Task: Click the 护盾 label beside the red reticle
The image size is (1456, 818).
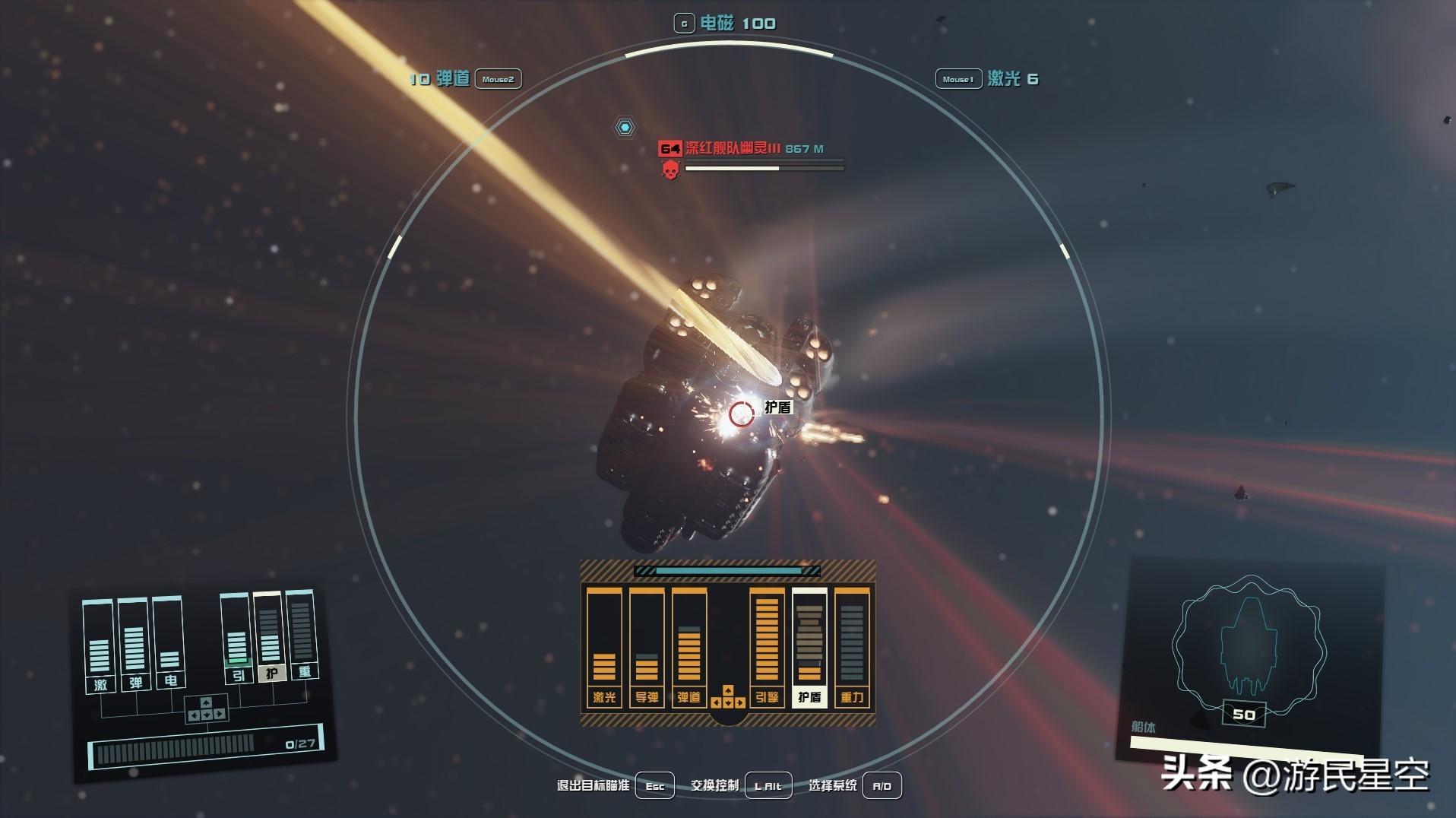Action: (x=777, y=407)
